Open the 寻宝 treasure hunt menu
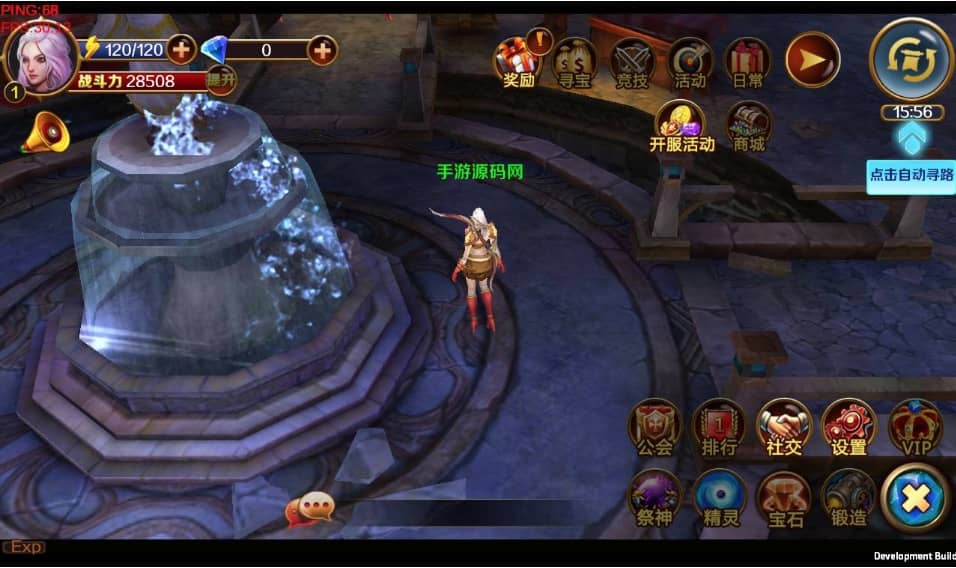956x568 pixels. 575,61
